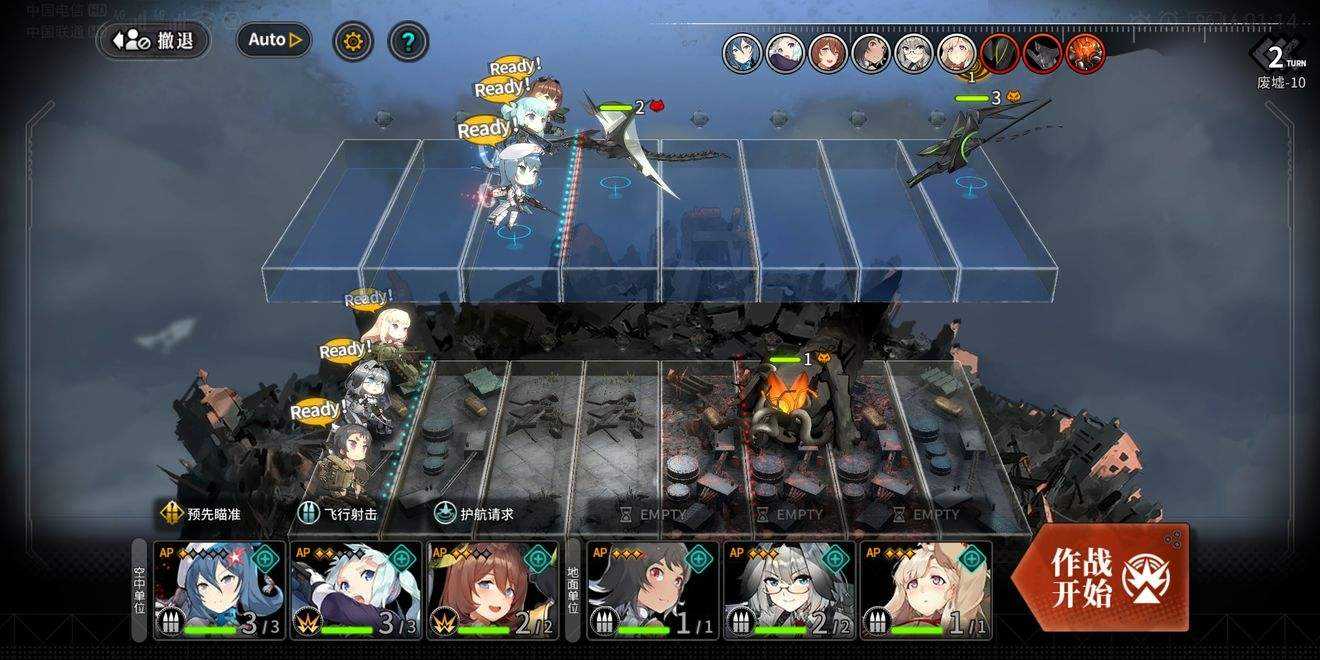Show help via the question mark button
The width and height of the screenshot is (1320, 660).
(408, 42)
